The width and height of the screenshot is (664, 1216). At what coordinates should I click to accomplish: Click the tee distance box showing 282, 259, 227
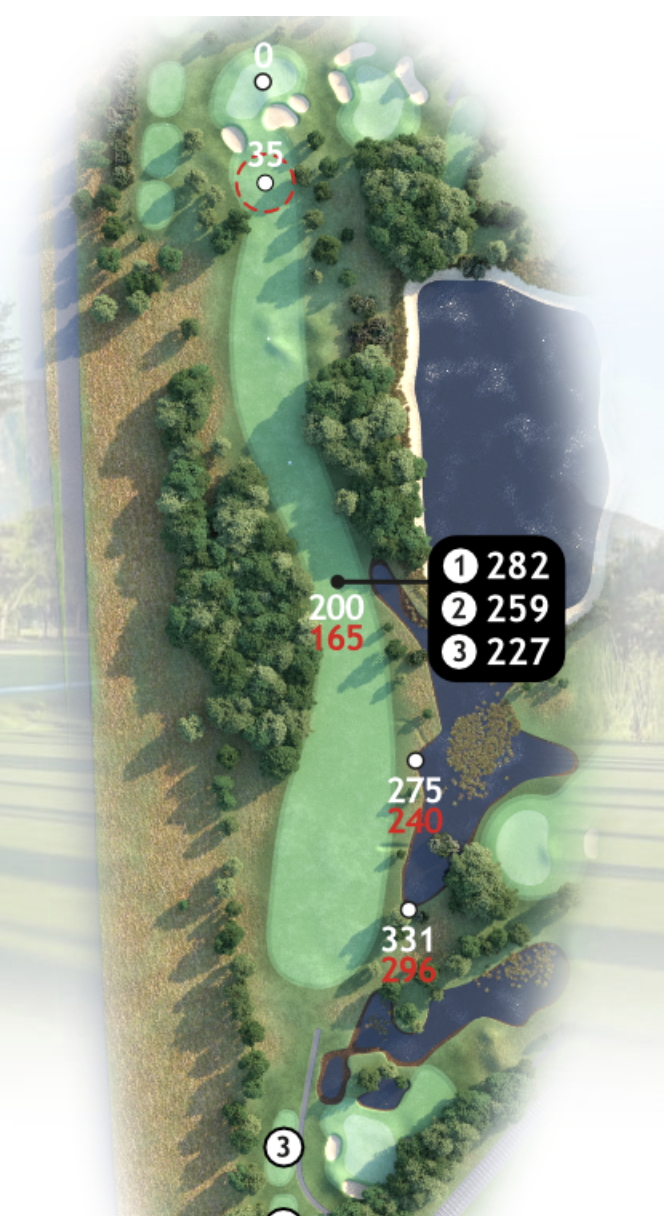click(497, 609)
